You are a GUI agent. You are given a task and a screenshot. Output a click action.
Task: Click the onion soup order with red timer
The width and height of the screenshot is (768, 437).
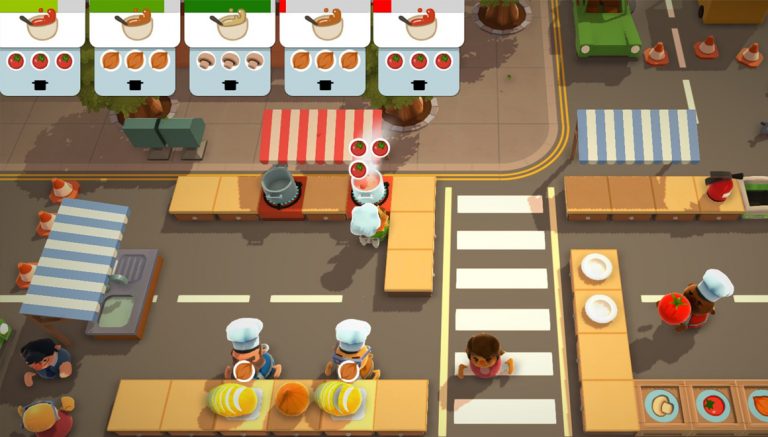coord(324,48)
